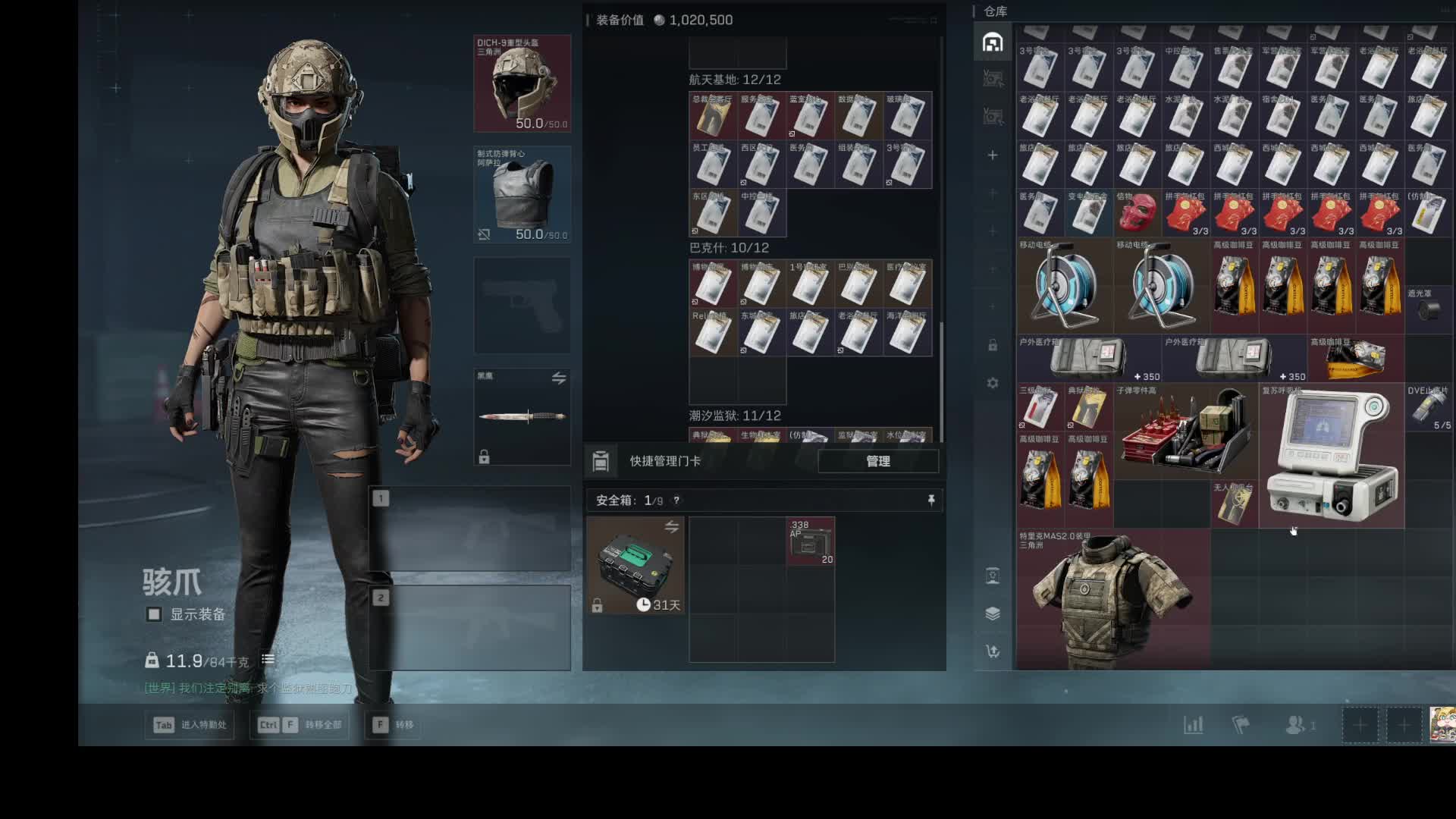Screen dimensions: 1456x819
Task: Select the body armor vest slot
Action: point(522,195)
